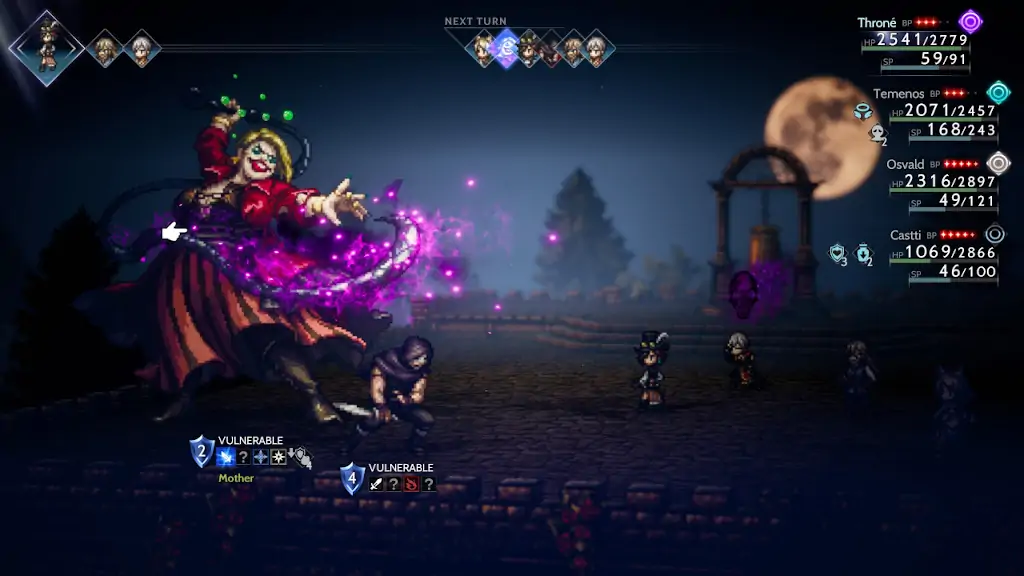Select Temenos in the party list
This screenshot has width=1024, height=576.
click(x=897, y=94)
